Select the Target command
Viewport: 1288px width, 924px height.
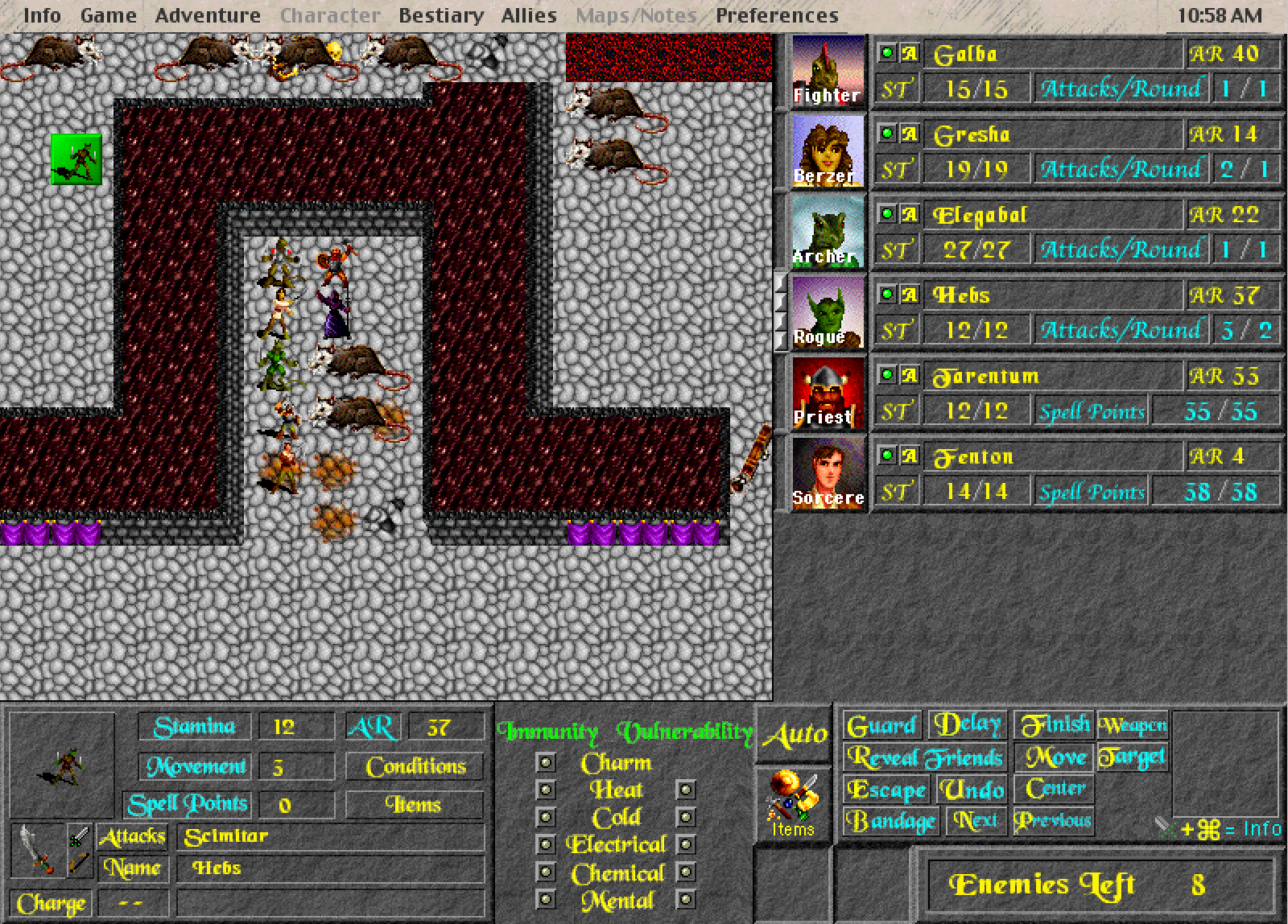pos(1132,757)
